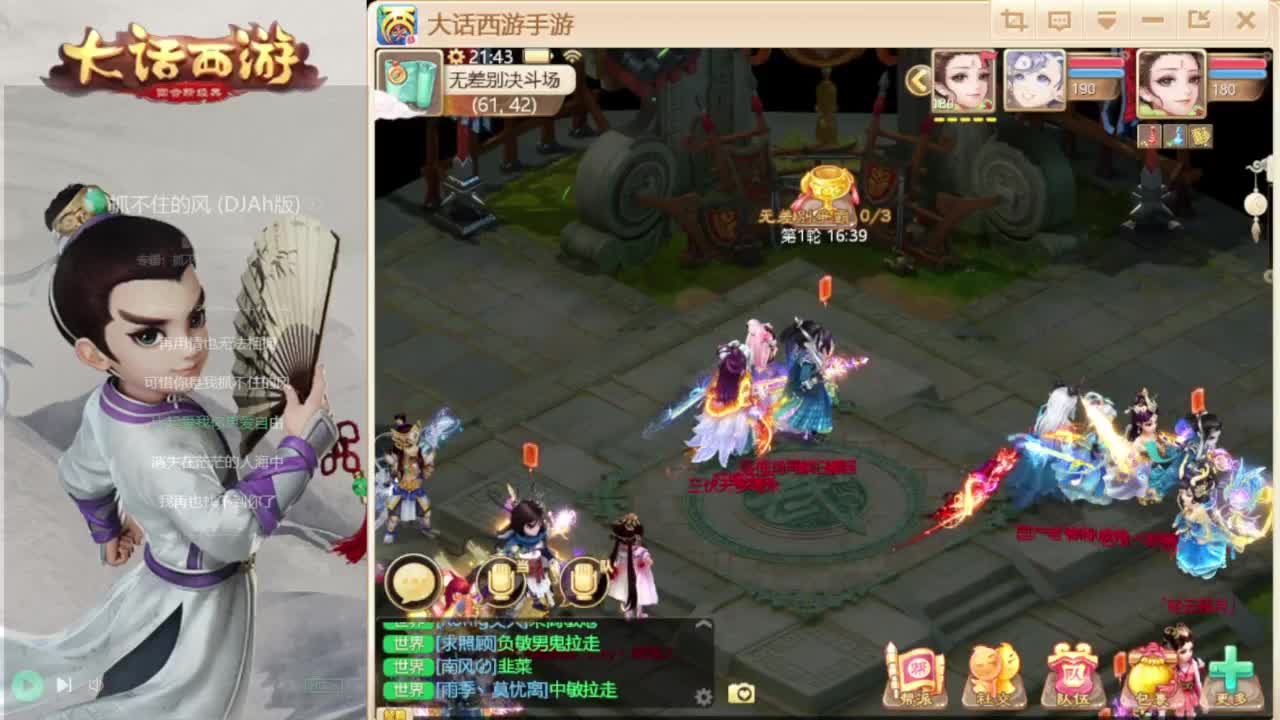Viewport: 1280px width, 720px height.
Task: Click the red health potion quick-use button
Action: pyautogui.click(x=1149, y=138)
